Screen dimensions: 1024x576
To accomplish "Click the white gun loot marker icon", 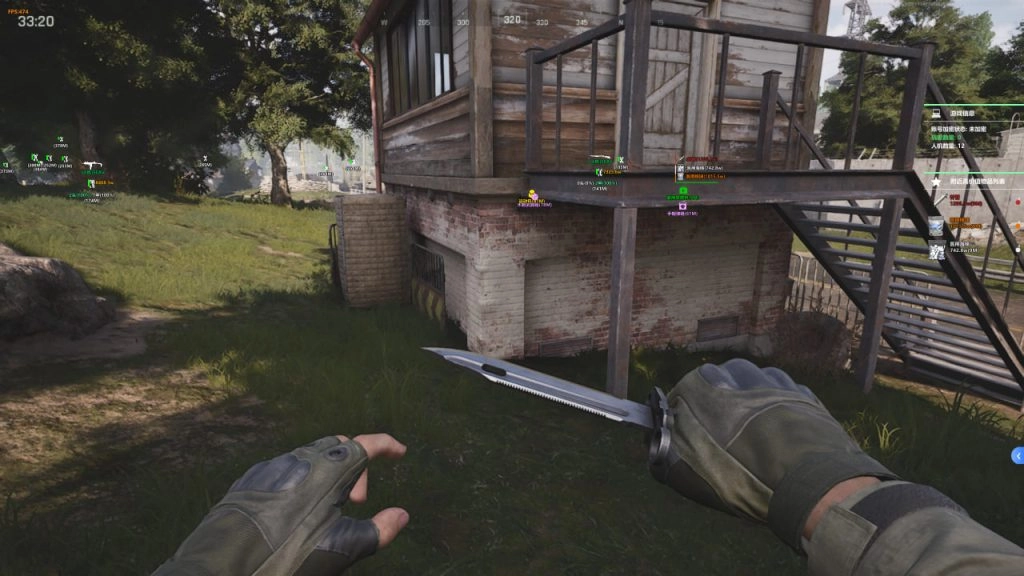I will tap(92, 165).
